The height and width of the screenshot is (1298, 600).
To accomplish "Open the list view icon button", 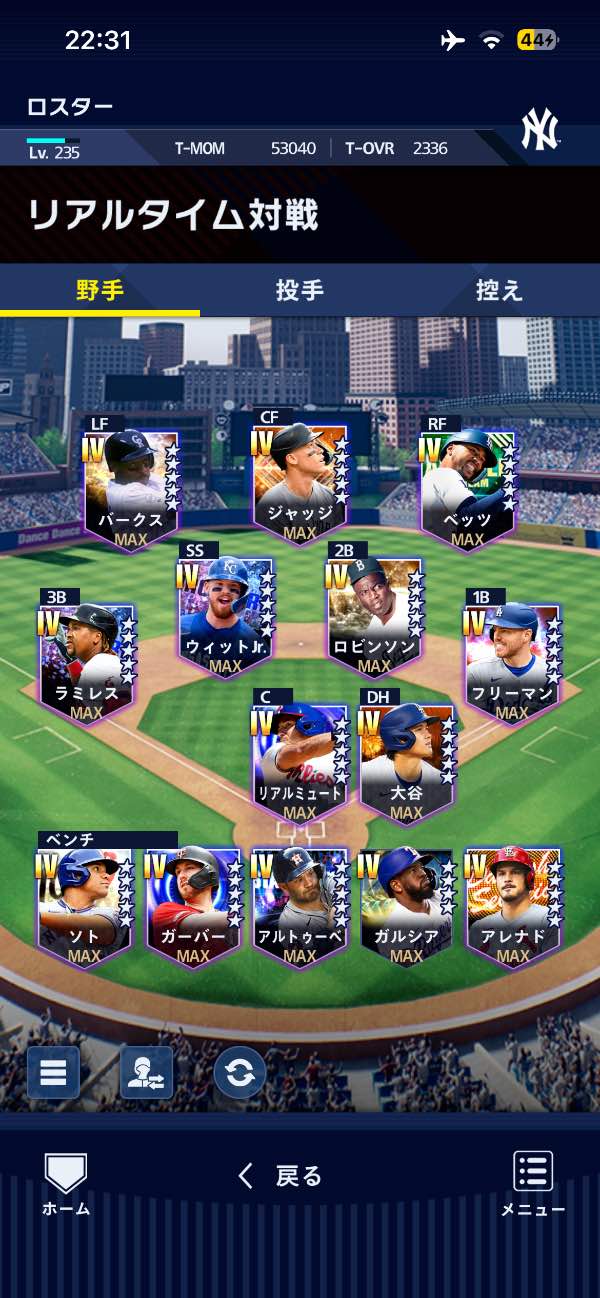I will [53, 1072].
